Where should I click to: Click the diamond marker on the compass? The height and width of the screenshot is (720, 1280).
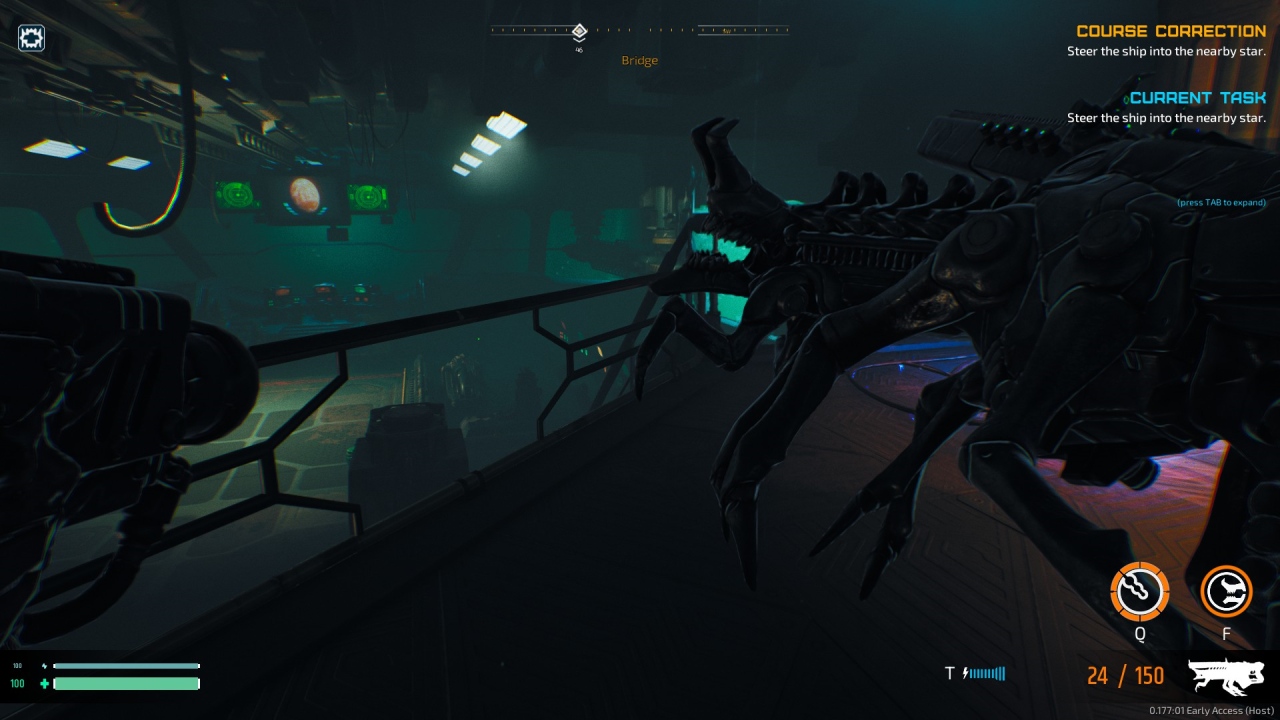pyautogui.click(x=579, y=31)
